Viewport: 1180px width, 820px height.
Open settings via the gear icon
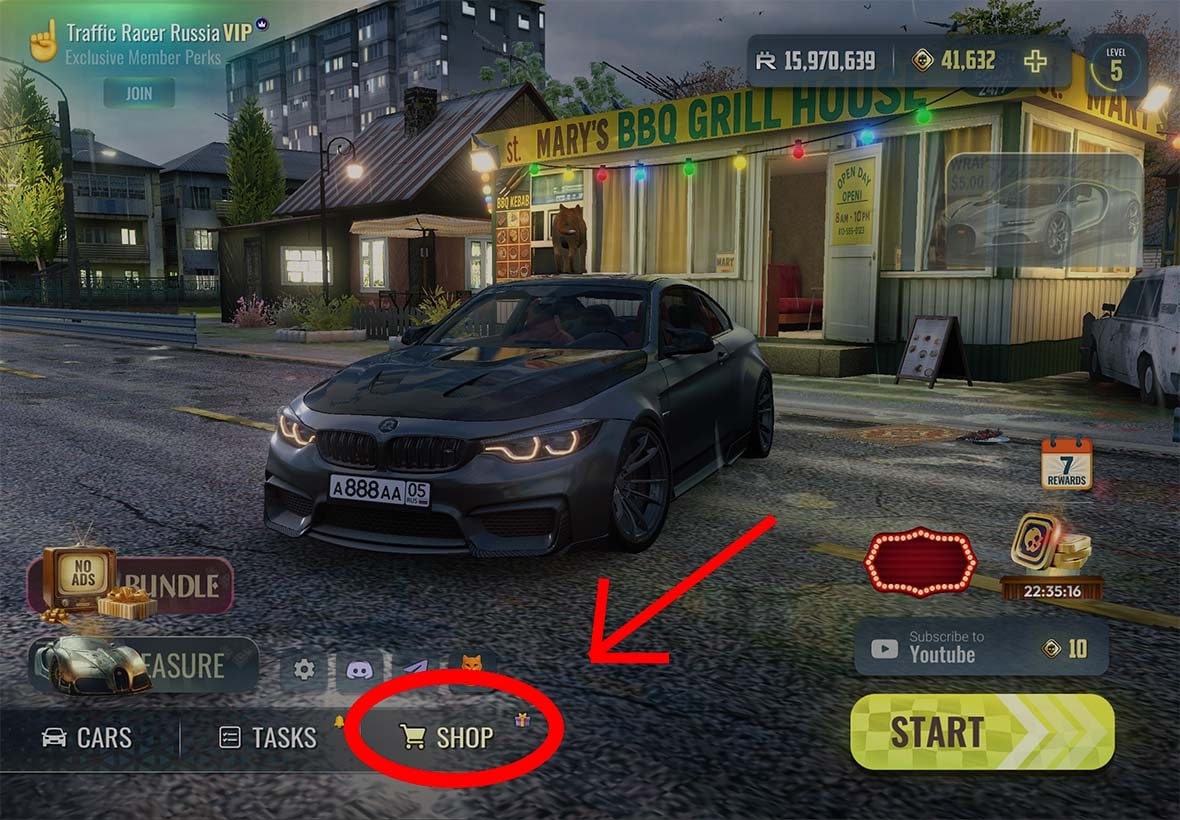tap(304, 669)
